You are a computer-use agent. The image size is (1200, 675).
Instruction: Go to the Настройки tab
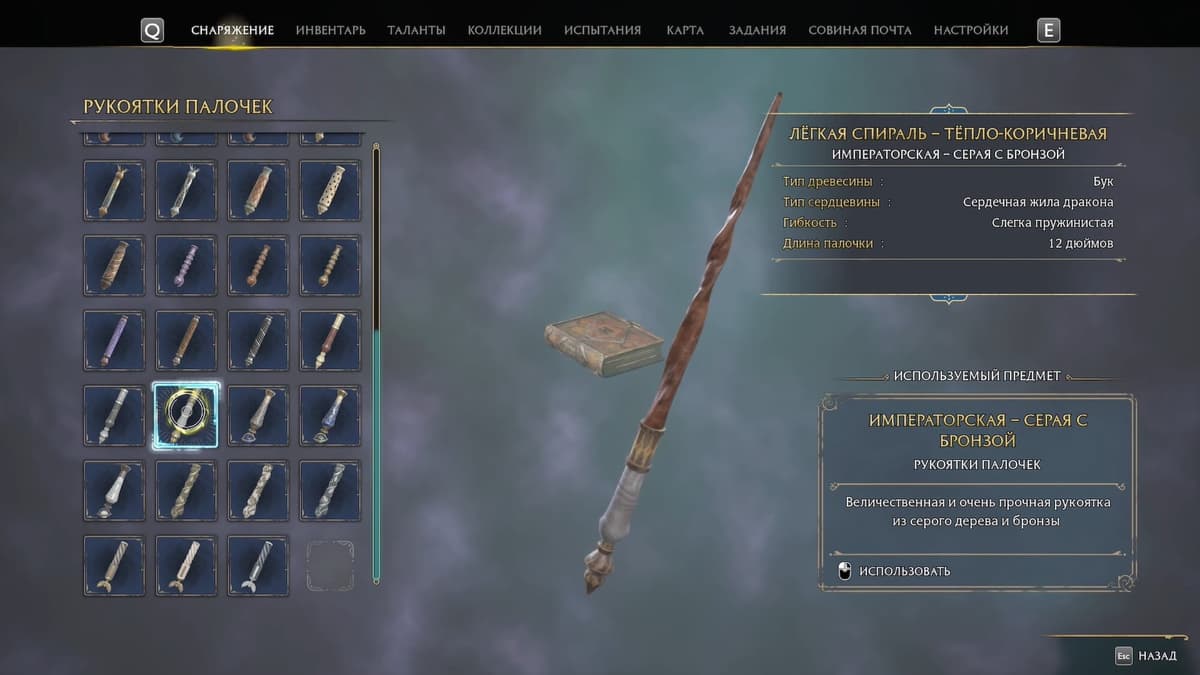[x=970, y=30]
